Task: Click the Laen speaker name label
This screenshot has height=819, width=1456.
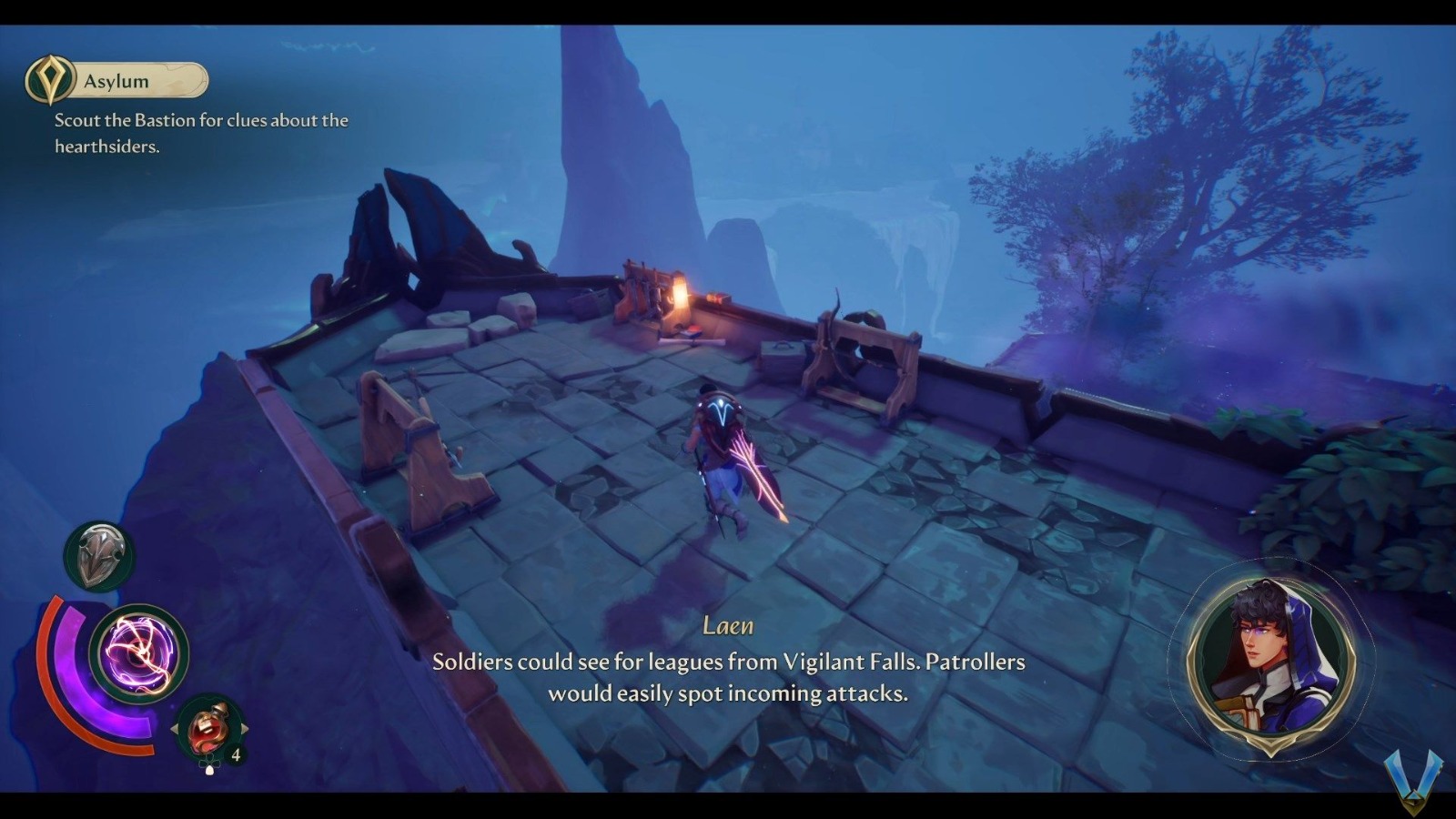Action: [x=728, y=626]
